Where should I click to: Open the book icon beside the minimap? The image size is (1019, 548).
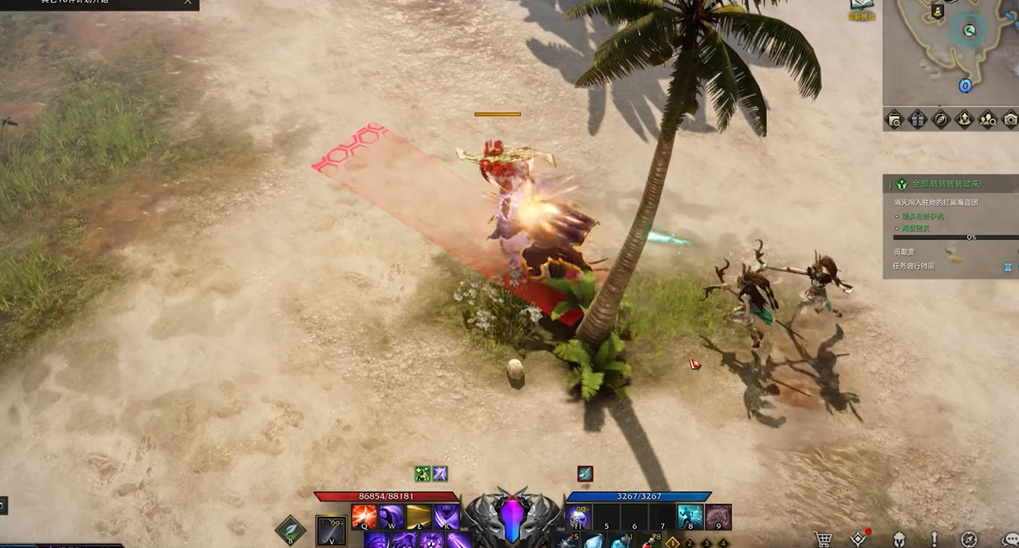pos(861,10)
